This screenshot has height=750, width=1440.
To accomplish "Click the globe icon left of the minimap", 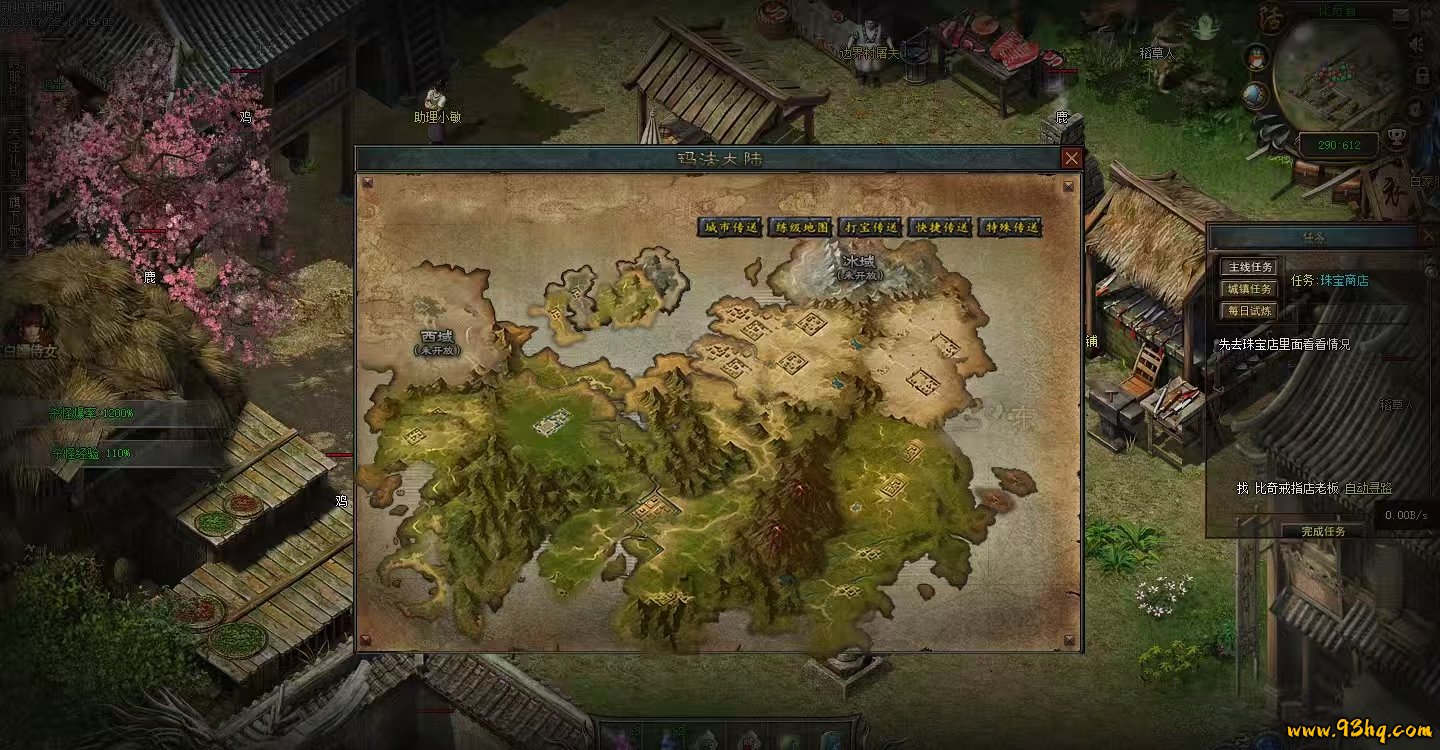I will [1255, 96].
